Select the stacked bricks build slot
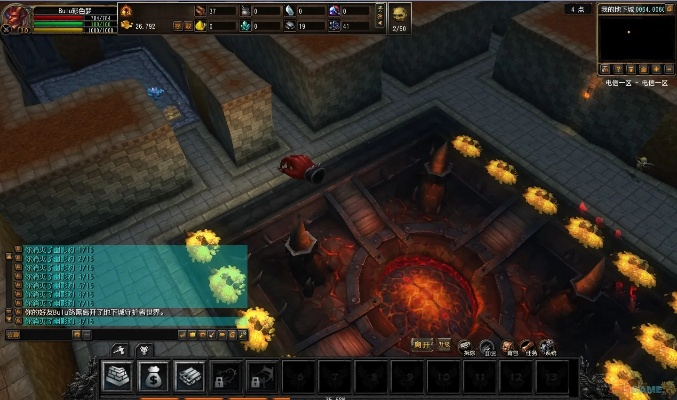 pyautogui.click(x=190, y=376)
